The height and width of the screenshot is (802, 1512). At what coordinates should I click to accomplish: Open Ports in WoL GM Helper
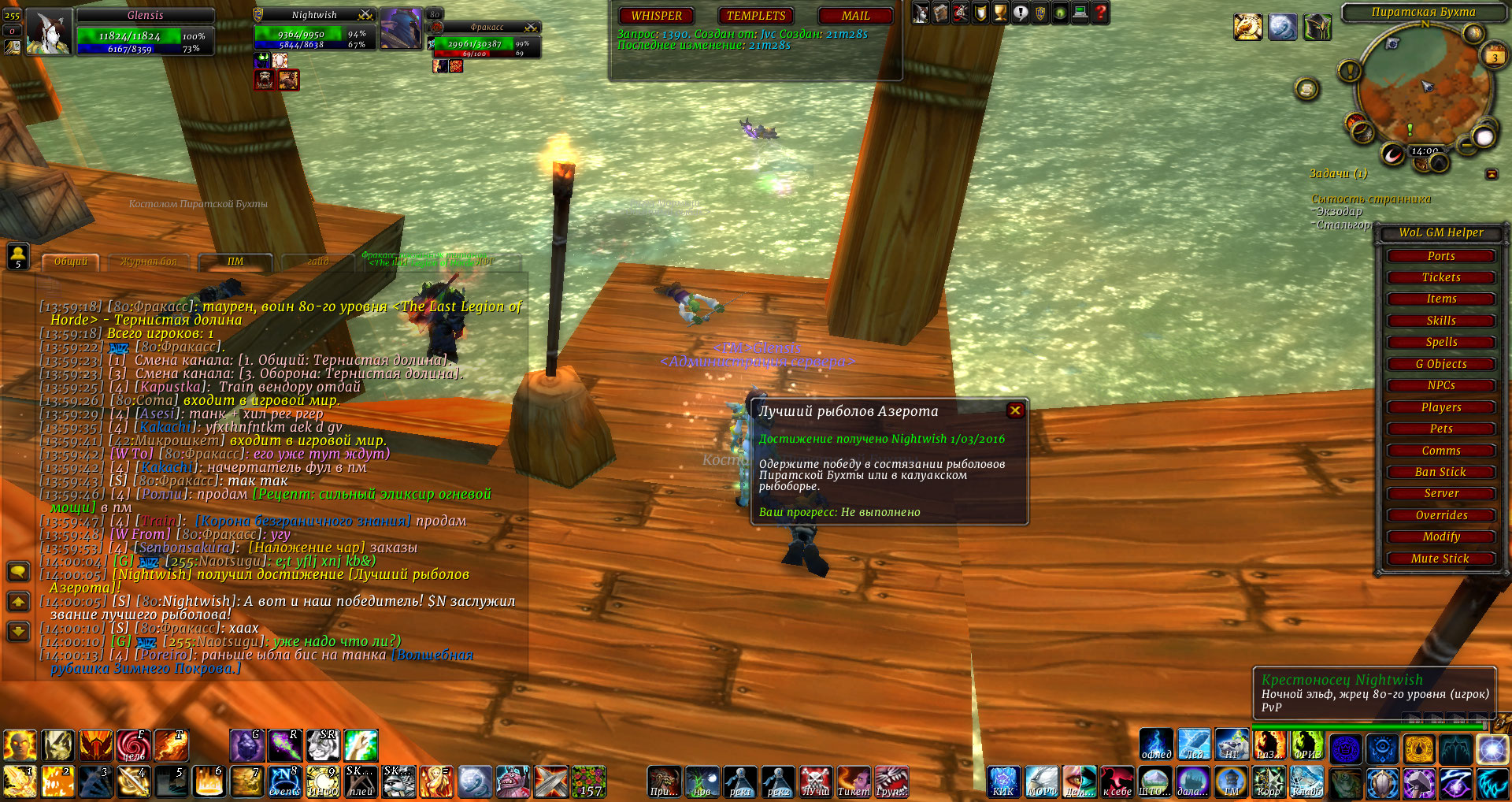pos(1440,256)
